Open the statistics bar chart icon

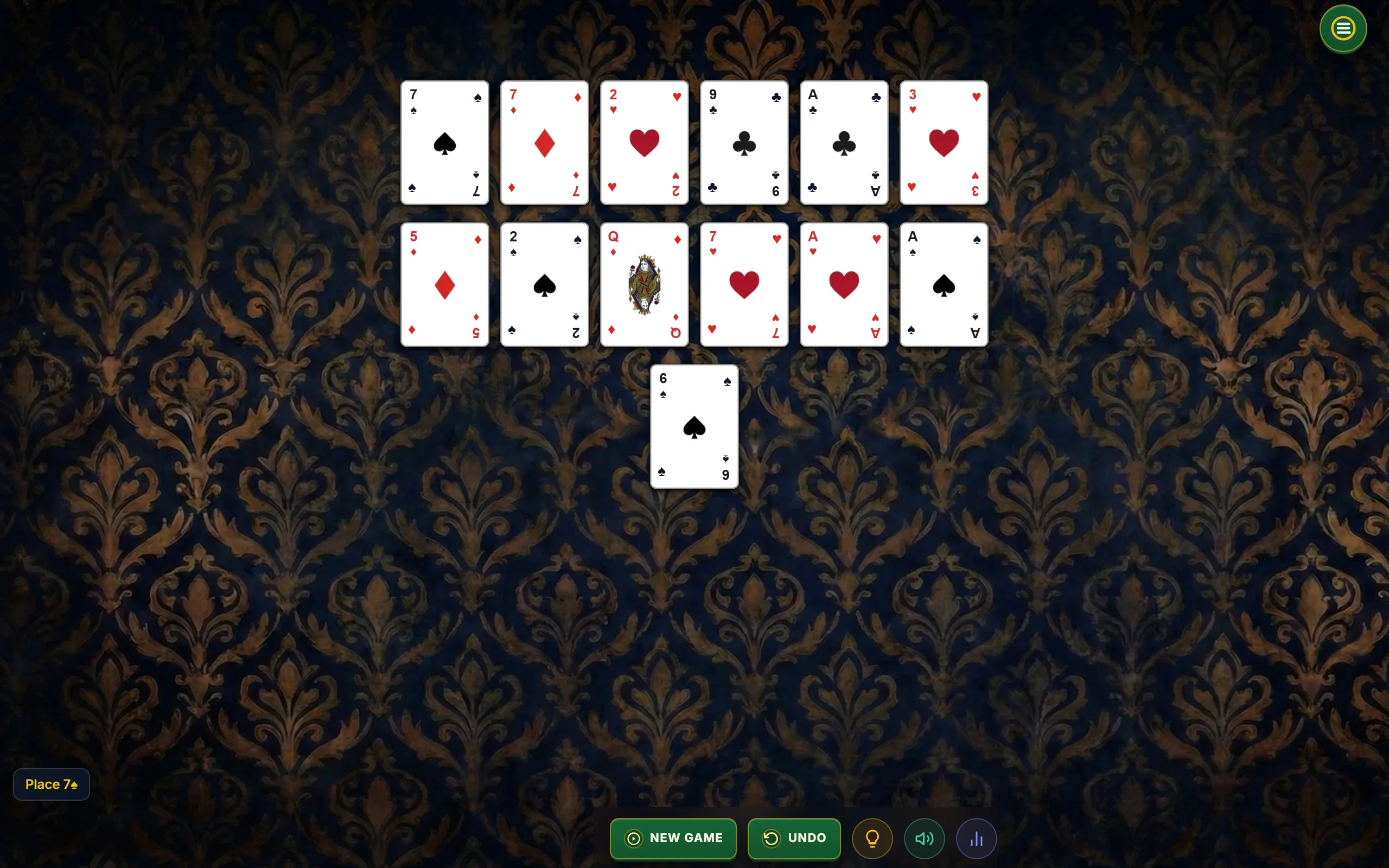point(976,838)
